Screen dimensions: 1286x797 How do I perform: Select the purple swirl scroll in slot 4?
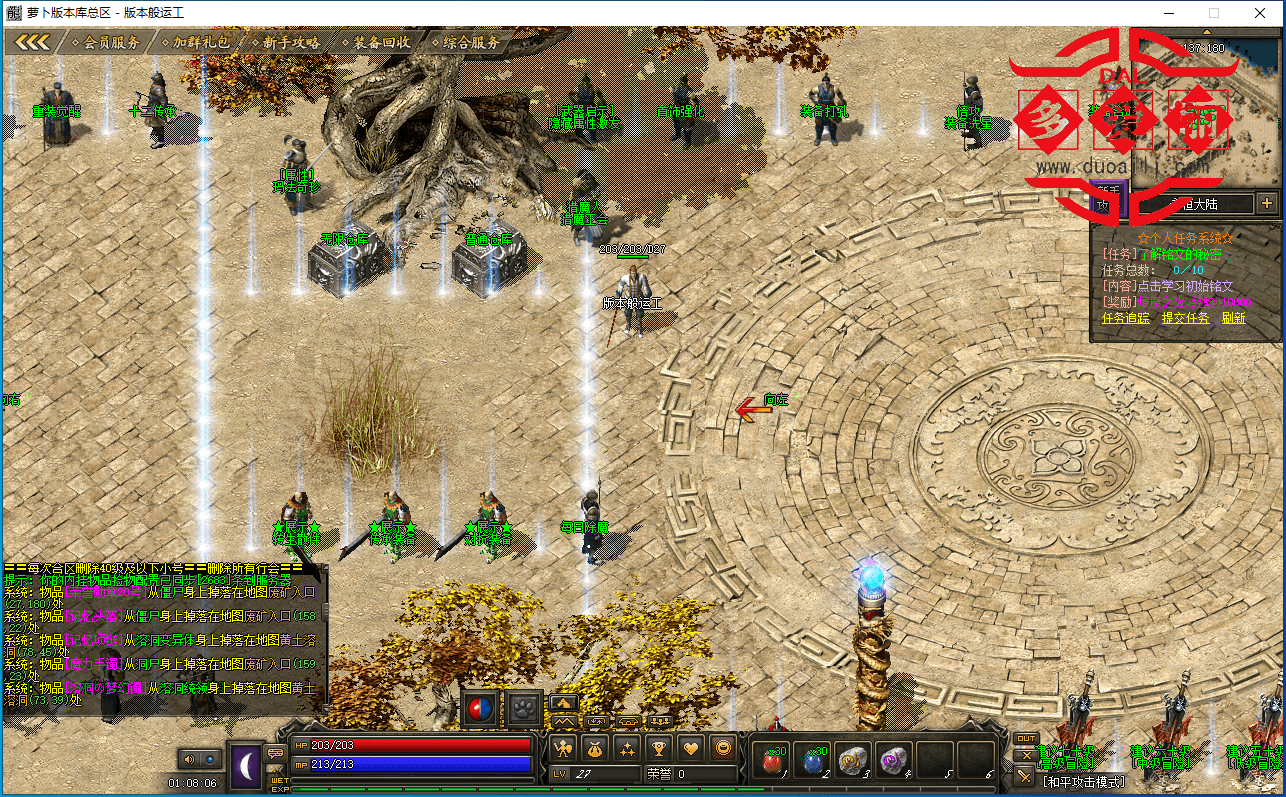point(893,761)
